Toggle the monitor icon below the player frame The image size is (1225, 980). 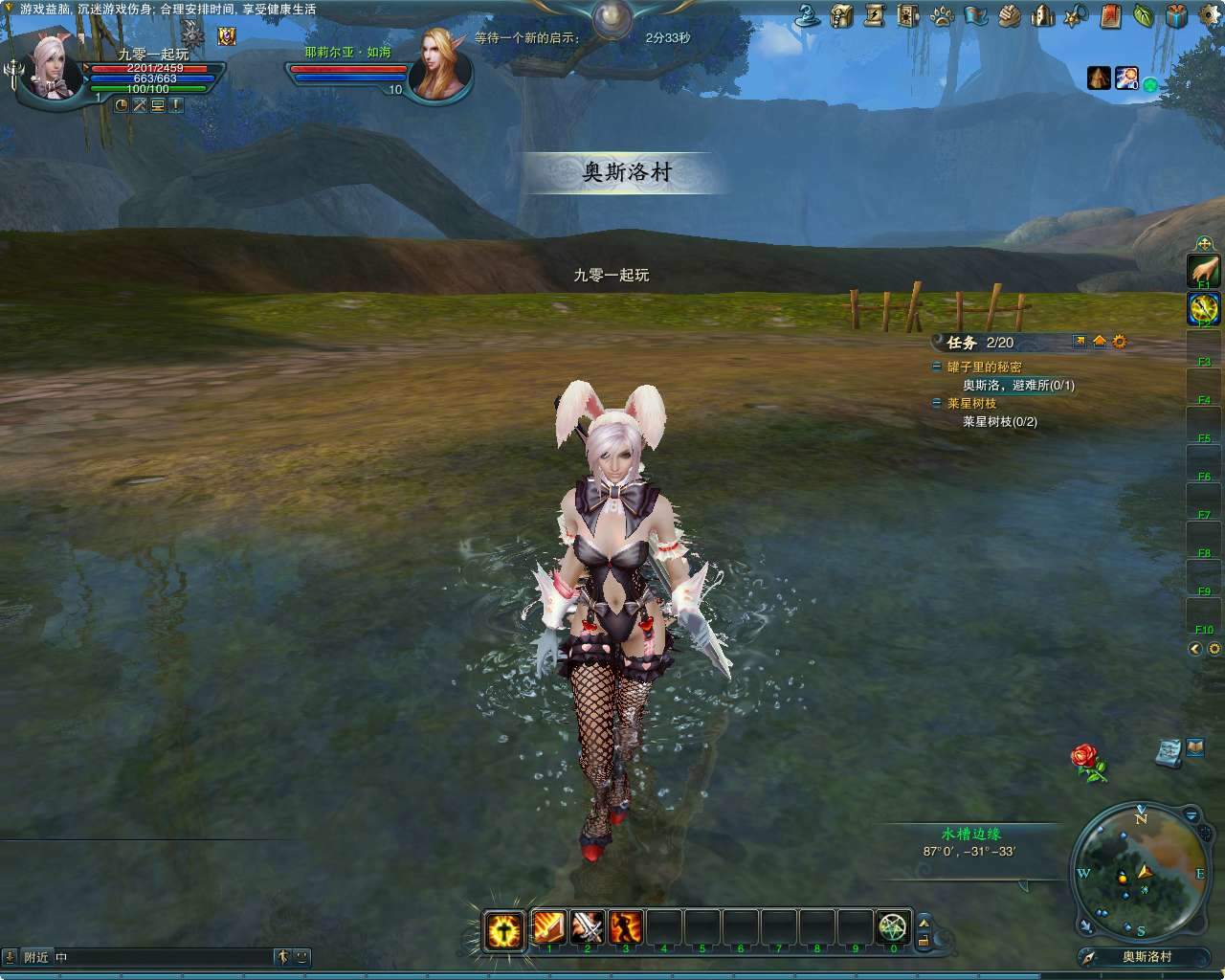[158, 105]
